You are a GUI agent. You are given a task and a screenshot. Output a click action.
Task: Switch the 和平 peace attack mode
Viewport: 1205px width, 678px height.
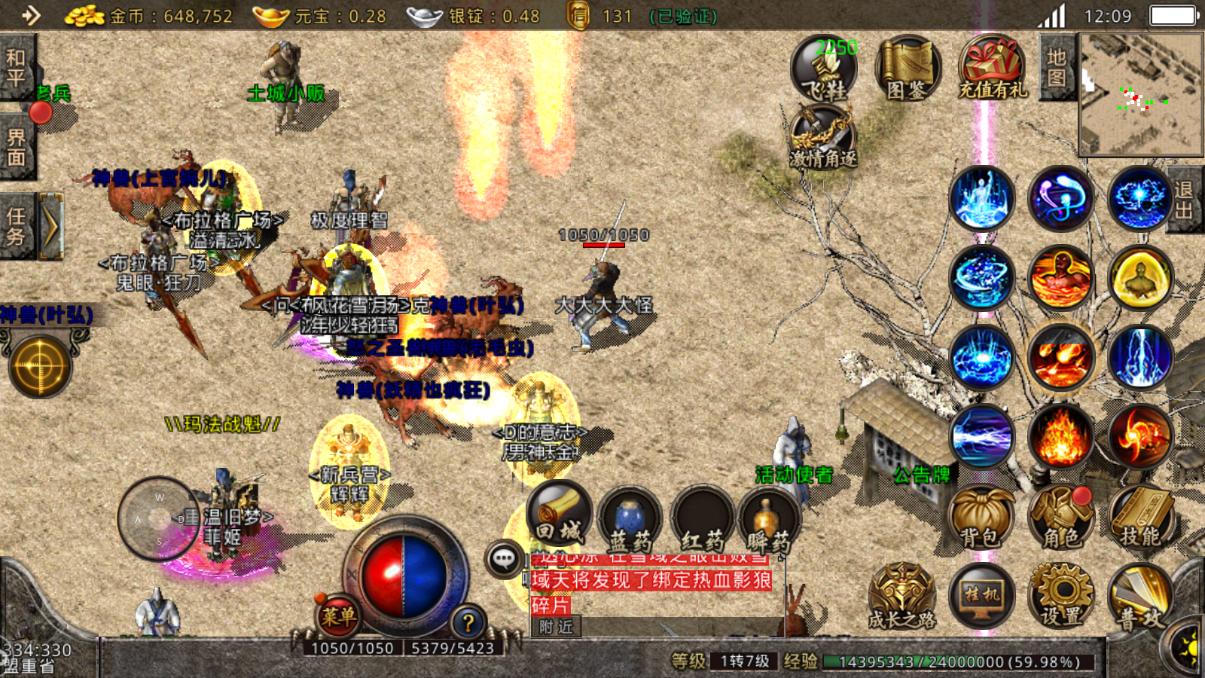pyautogui.click(x=17, y=67)
